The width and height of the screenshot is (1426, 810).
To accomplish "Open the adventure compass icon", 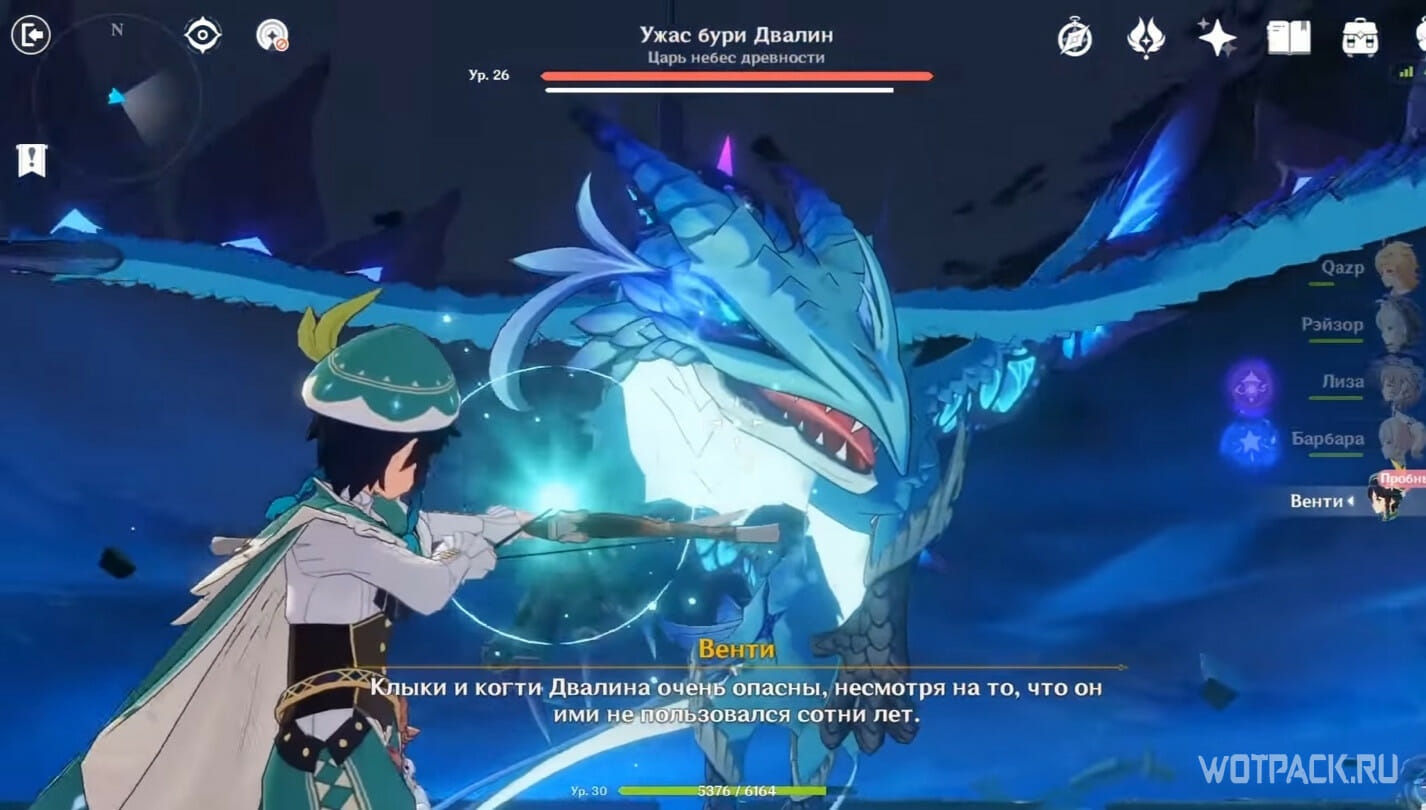I will click(1075, 38).
